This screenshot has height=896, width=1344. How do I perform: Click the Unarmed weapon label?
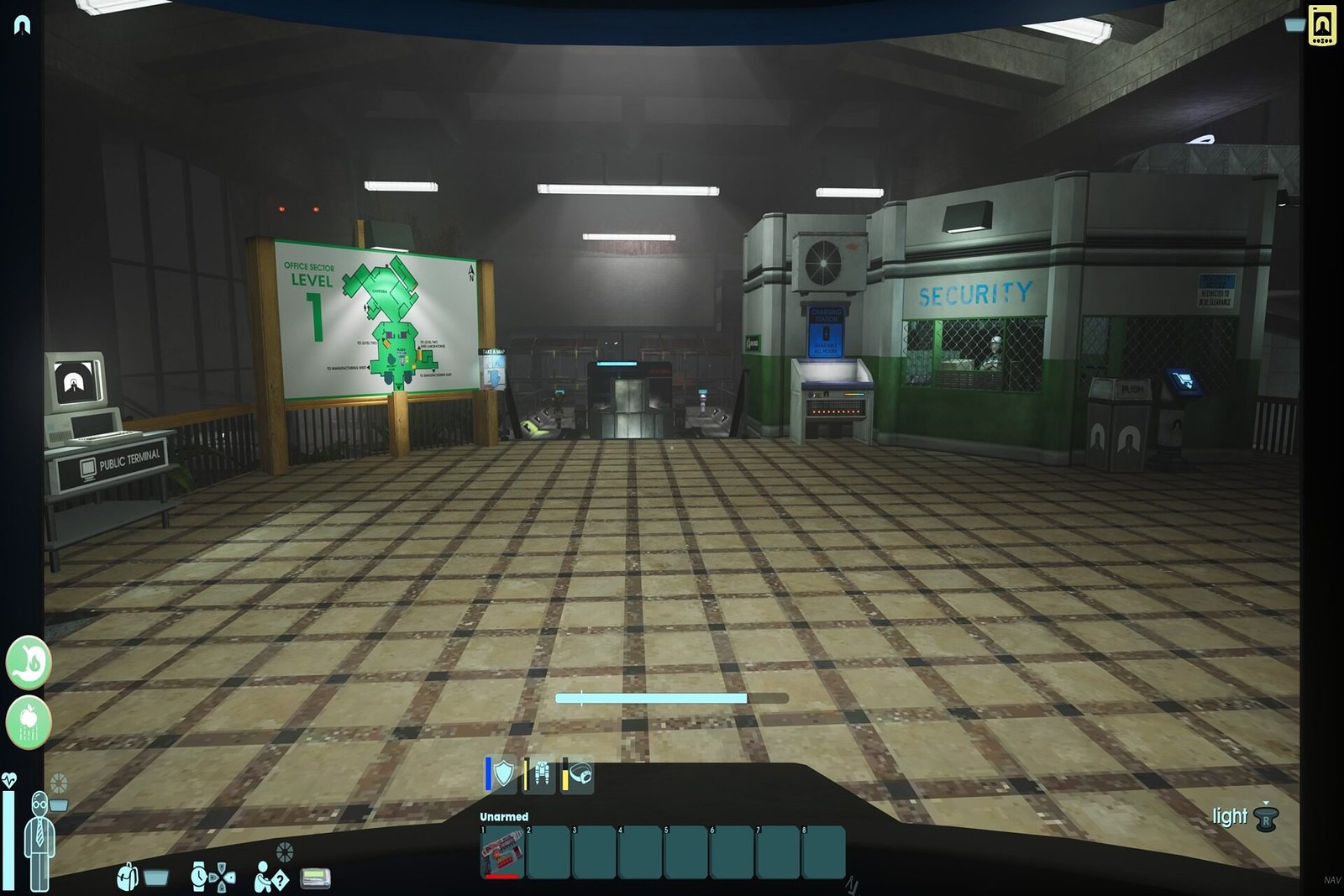pos(502,815)
